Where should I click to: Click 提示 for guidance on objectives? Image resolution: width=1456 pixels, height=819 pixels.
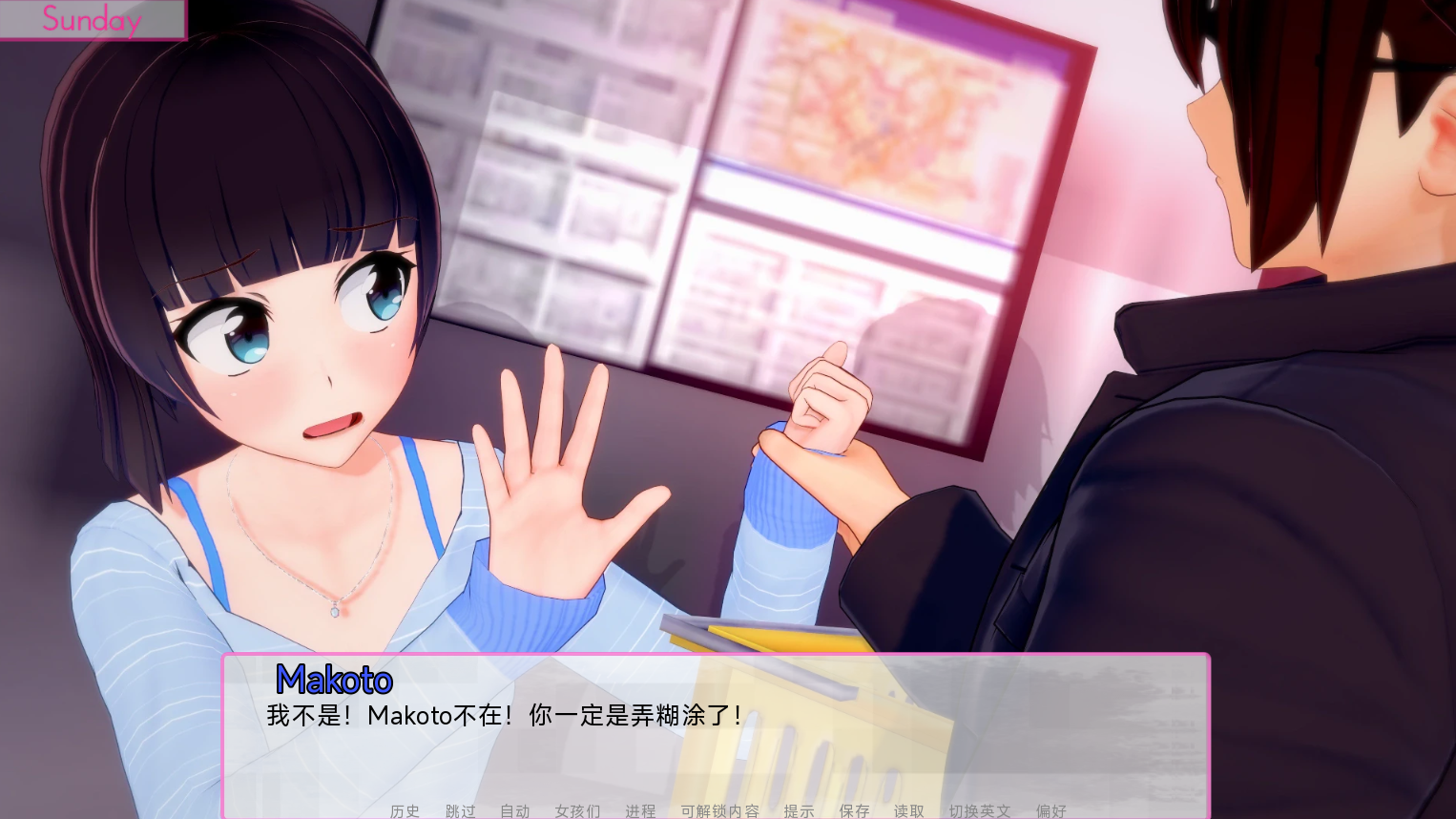tap(800, 810)
